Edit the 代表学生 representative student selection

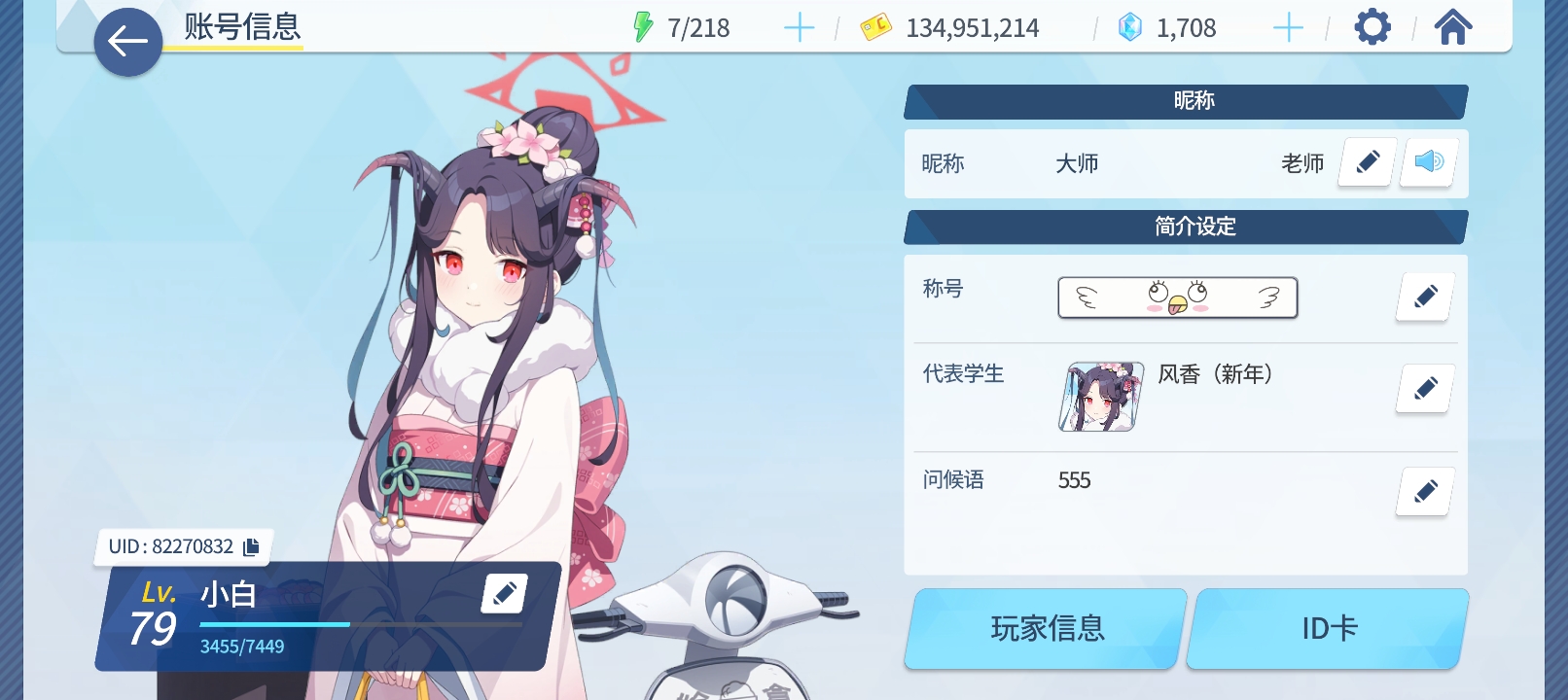(1424, 388)
